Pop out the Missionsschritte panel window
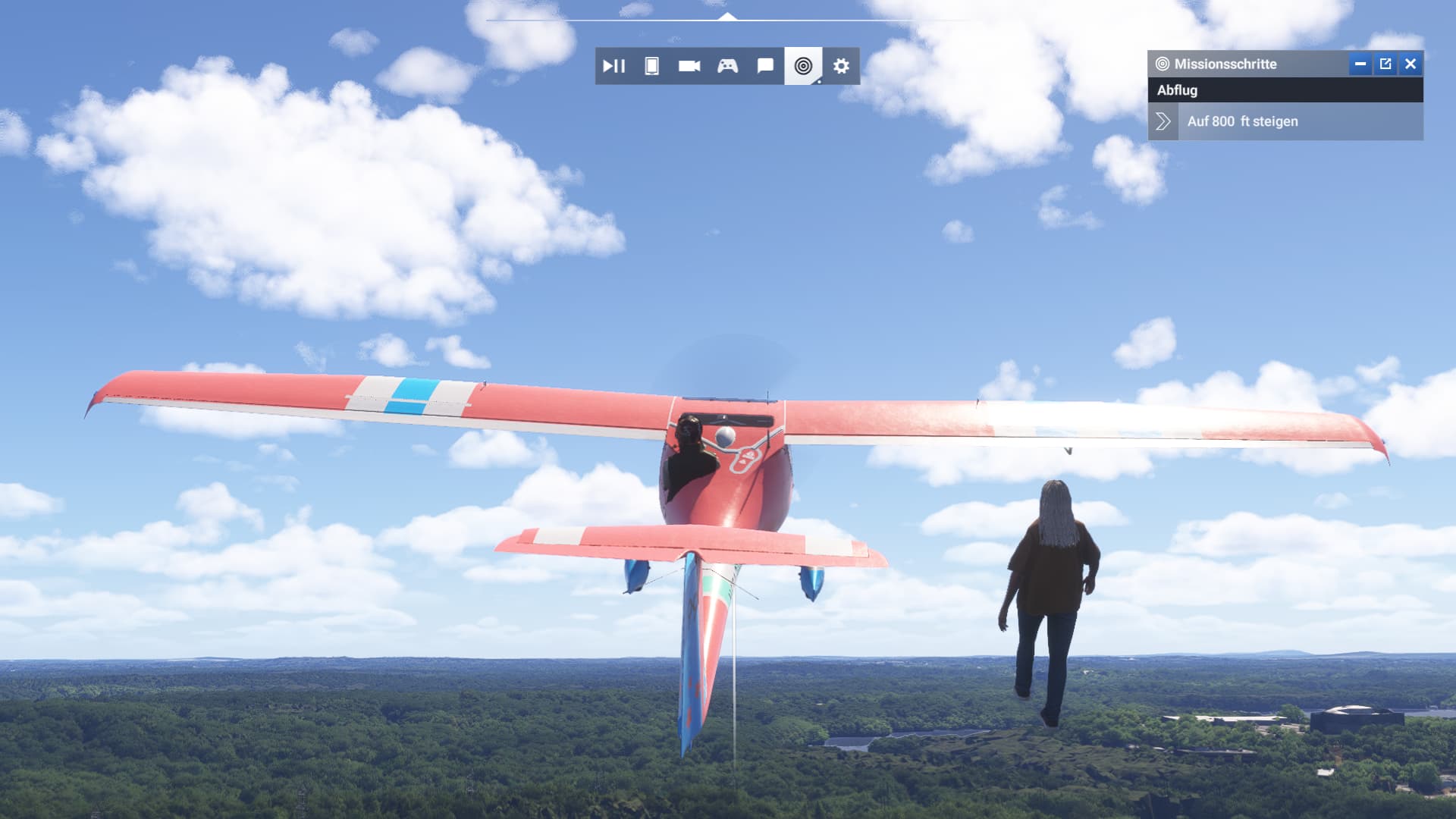1456x819 pixels. 1385,64
